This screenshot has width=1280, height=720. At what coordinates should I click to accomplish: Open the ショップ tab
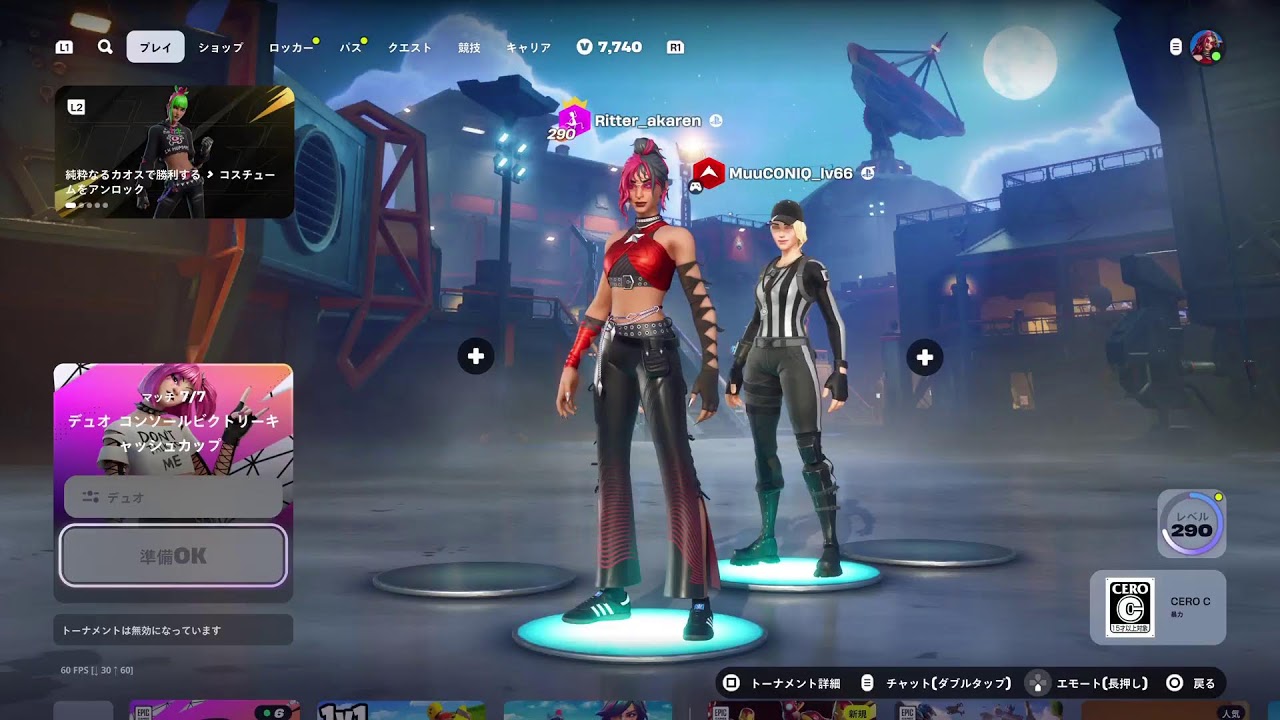(220, 47)
